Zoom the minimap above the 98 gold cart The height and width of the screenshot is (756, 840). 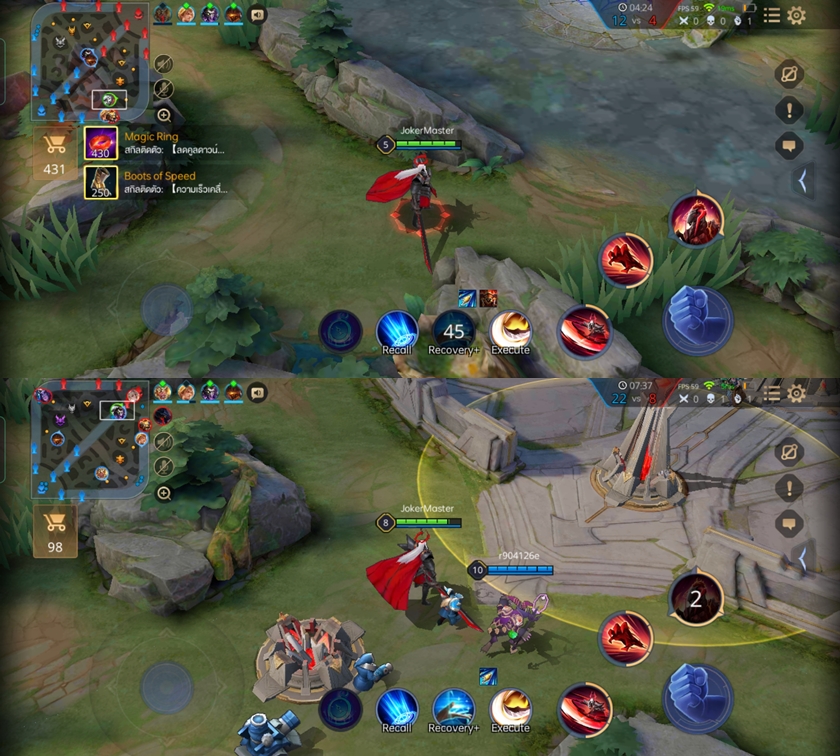point(164,493)
